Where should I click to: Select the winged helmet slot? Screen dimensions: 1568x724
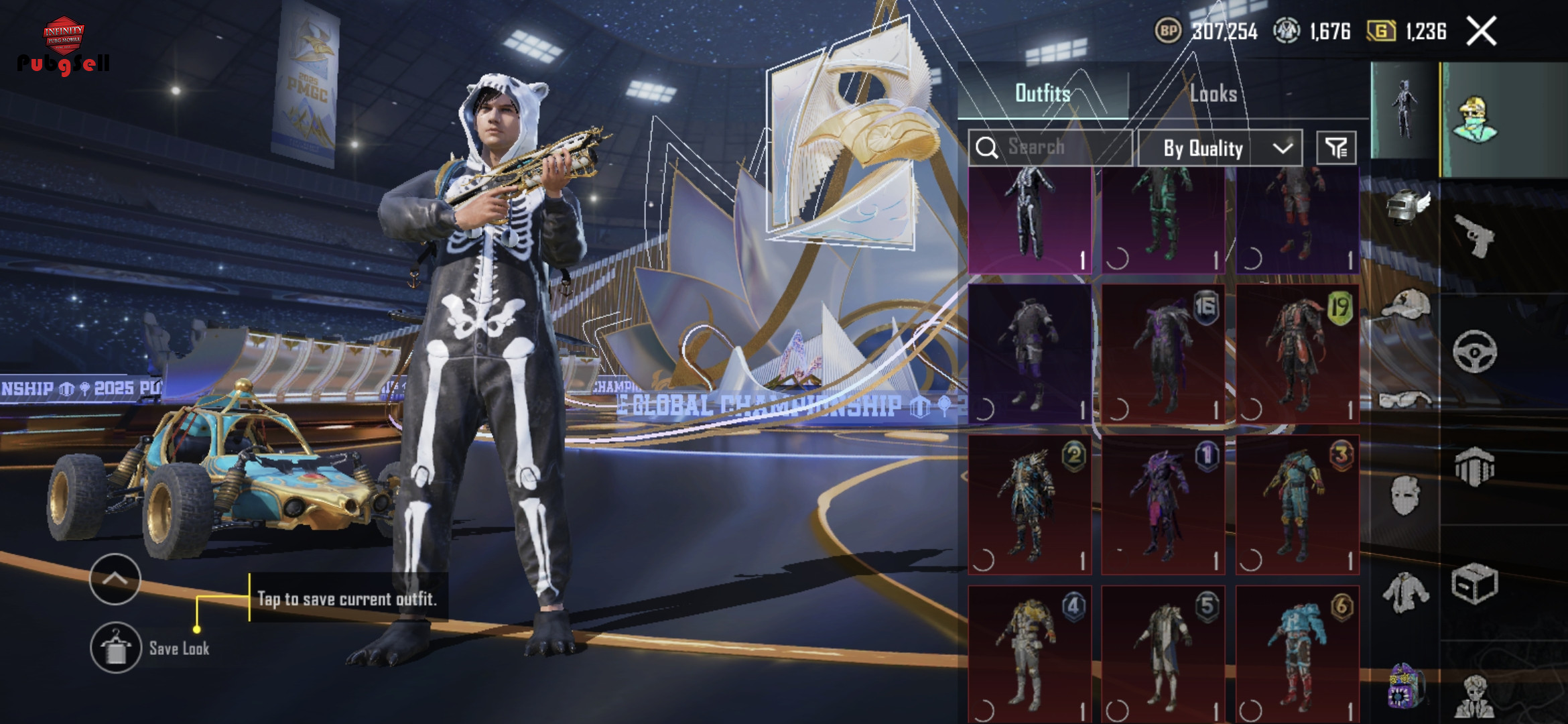click(1406, 206)
